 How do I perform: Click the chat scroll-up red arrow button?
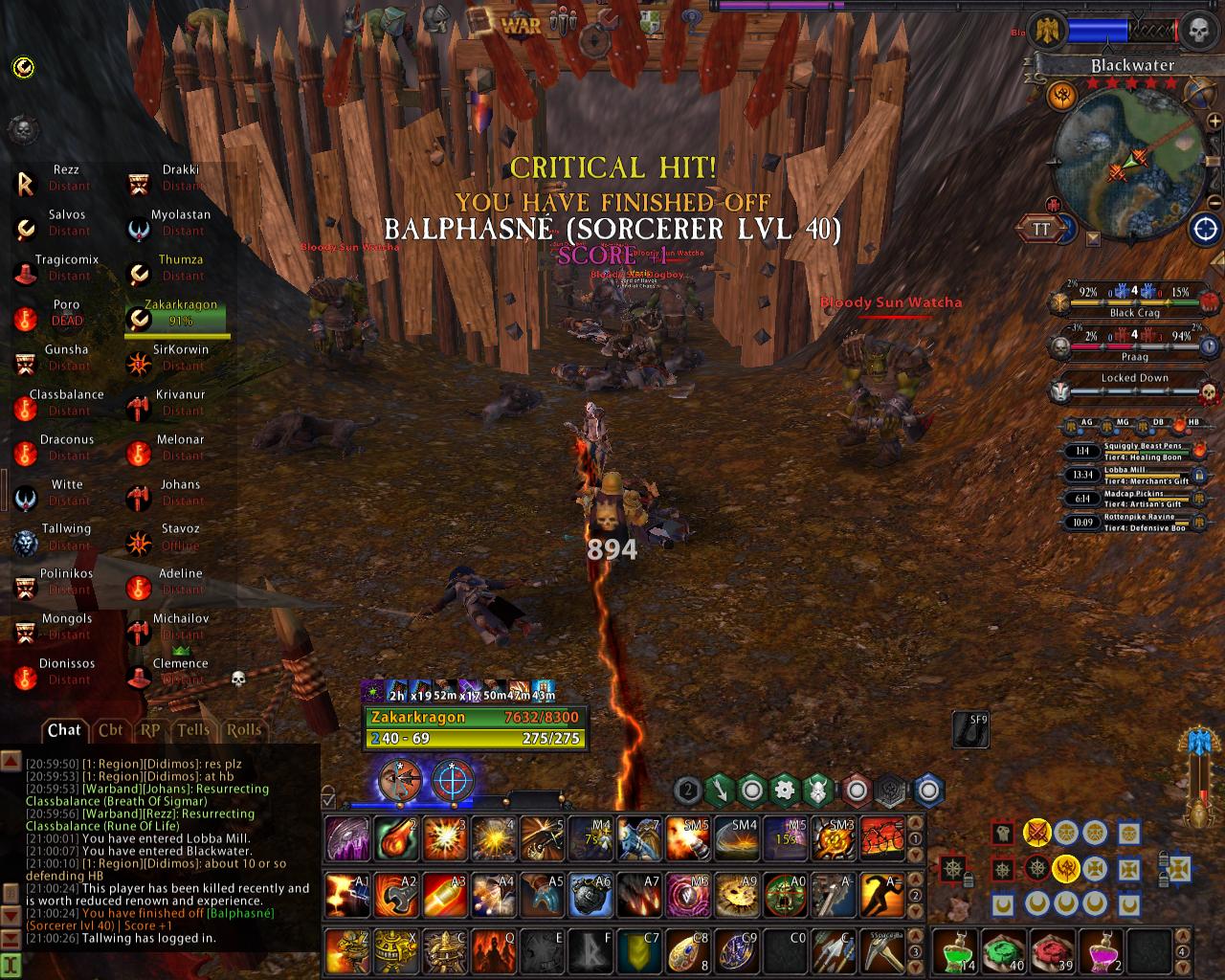11,761
